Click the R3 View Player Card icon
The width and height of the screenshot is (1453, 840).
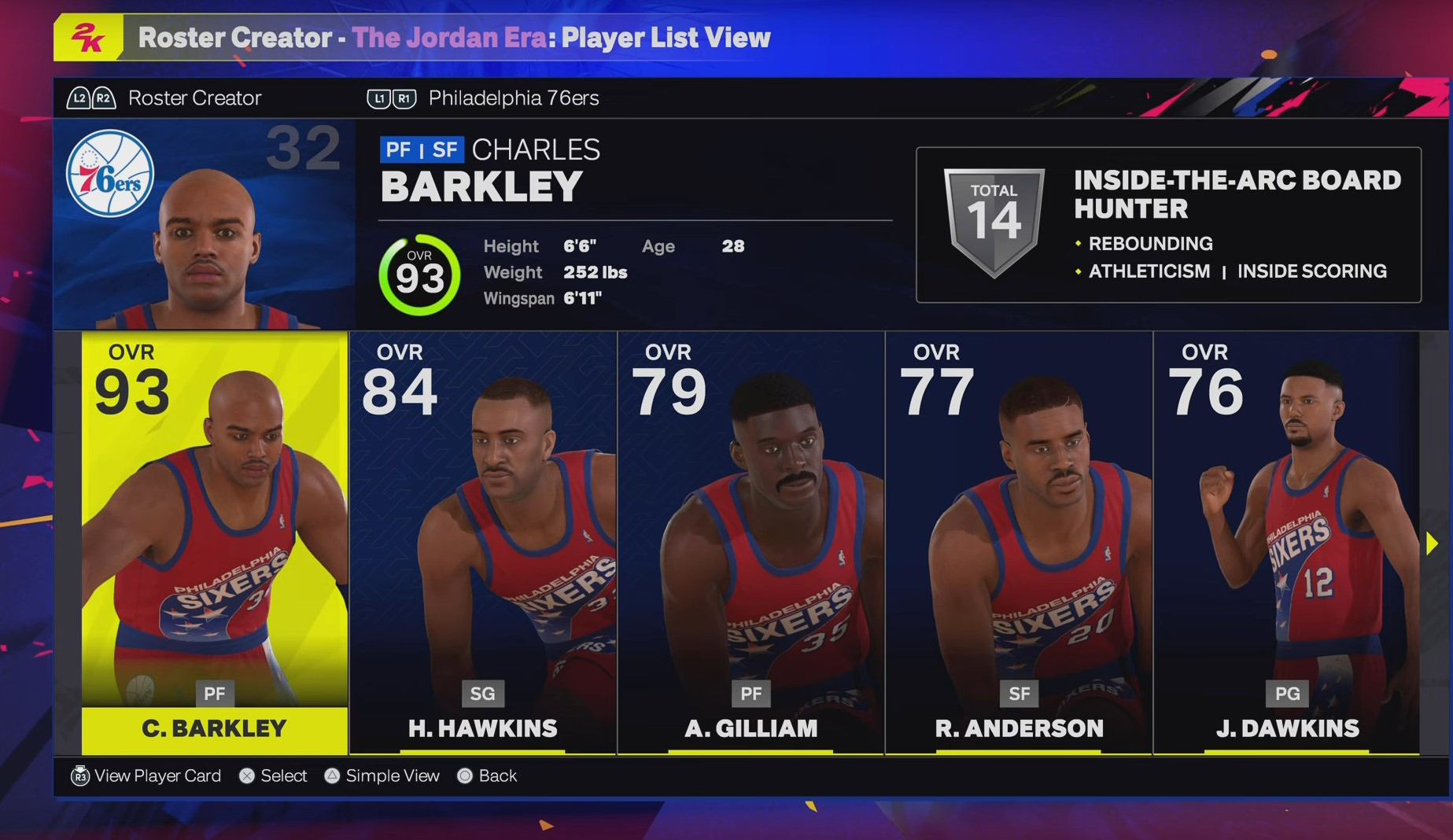pyautogui.click(x=79, y=776)
